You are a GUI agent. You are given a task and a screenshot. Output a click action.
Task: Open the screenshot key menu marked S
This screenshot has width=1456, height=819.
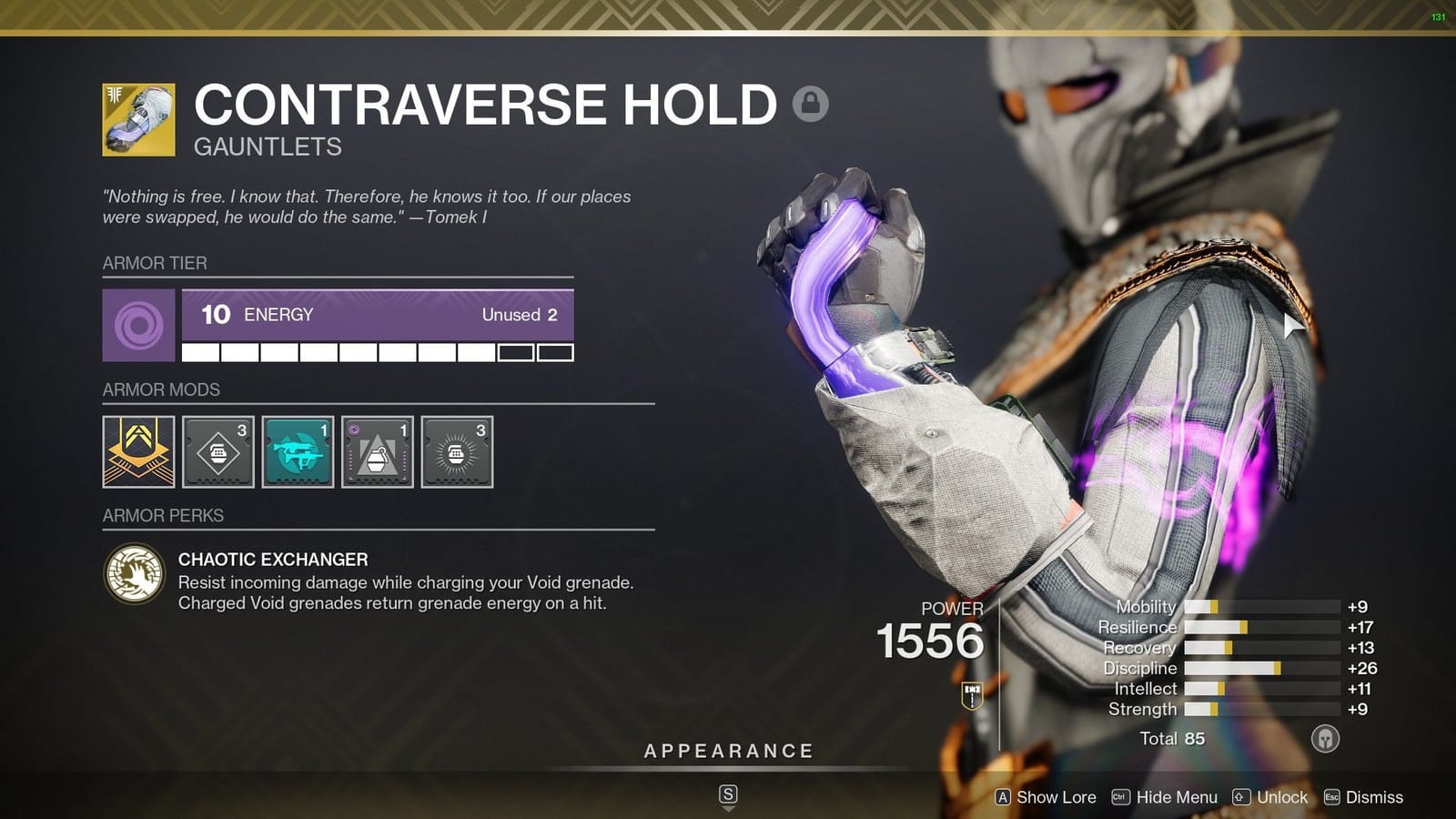point(726,794)
